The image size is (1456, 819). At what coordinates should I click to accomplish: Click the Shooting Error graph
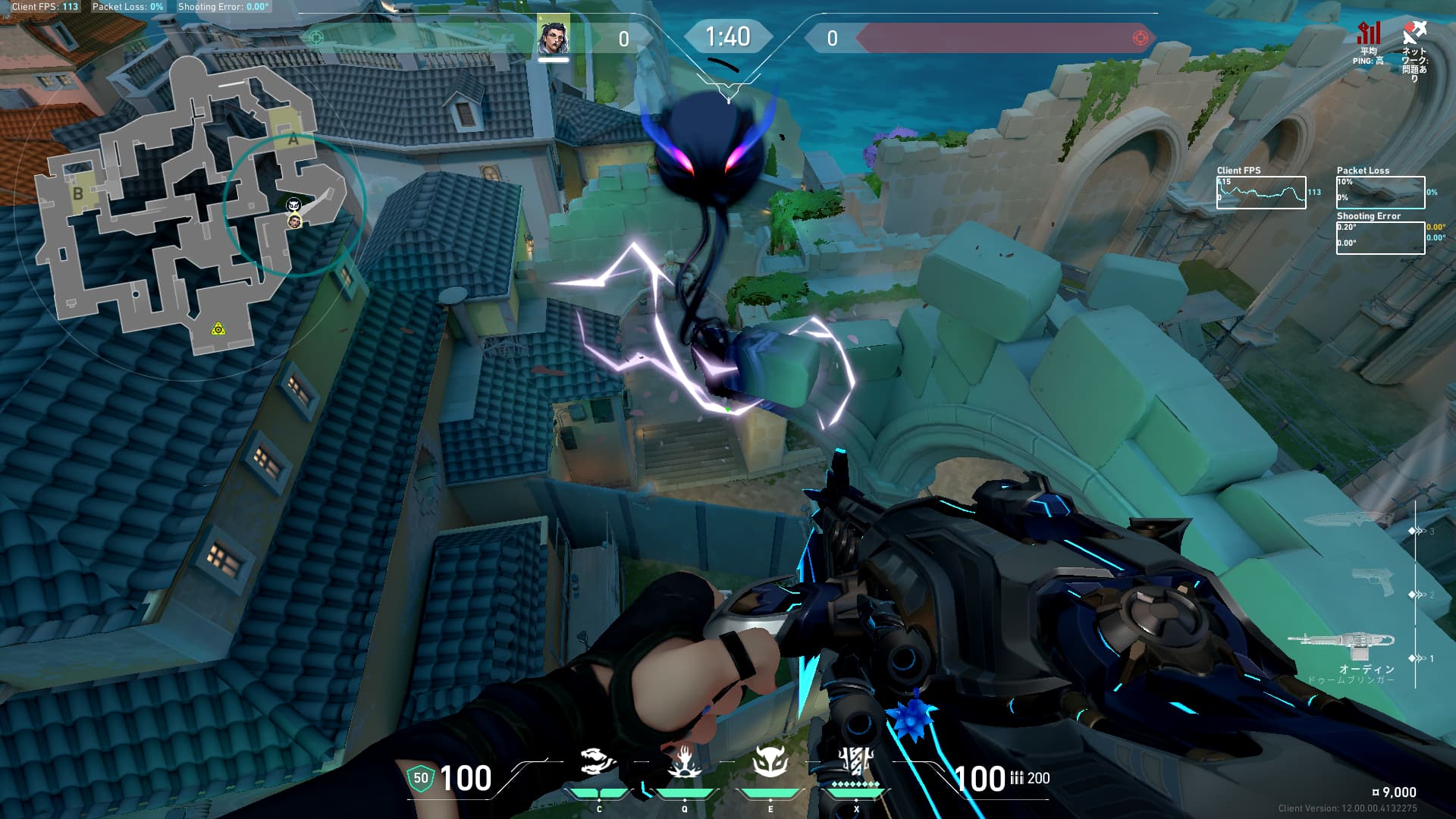click(x=1380, y=237)
